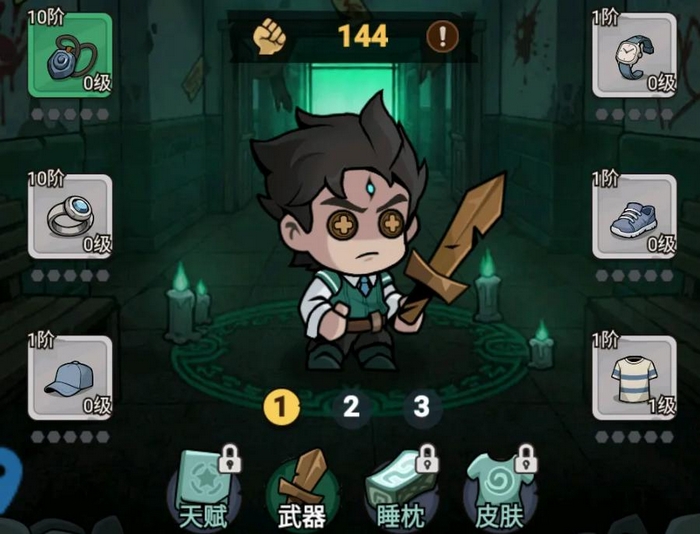Open the silver ring equipment slot
The image size is (700, 534).
70,217
